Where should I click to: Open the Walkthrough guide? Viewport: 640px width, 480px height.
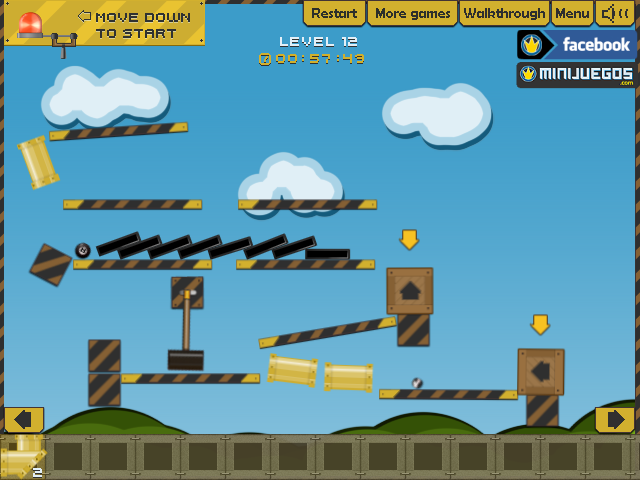click(x=506, y=13)
